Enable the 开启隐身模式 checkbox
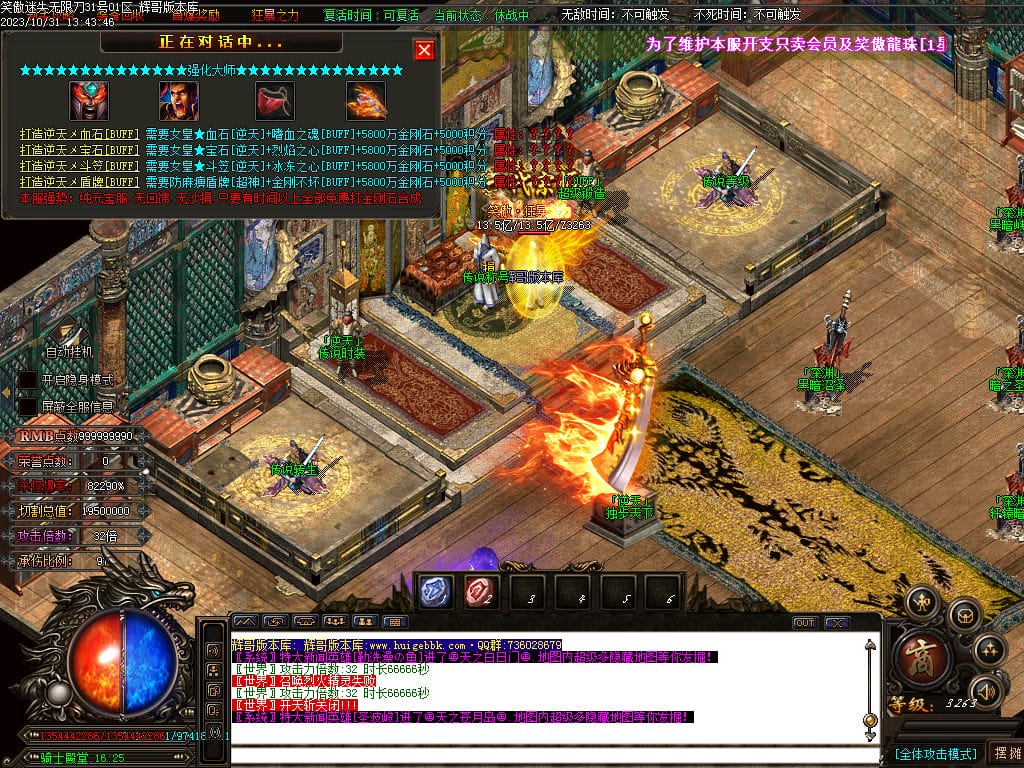This screenshot has width=1024, height=768. pyautogui.click(x=28, y=381)
